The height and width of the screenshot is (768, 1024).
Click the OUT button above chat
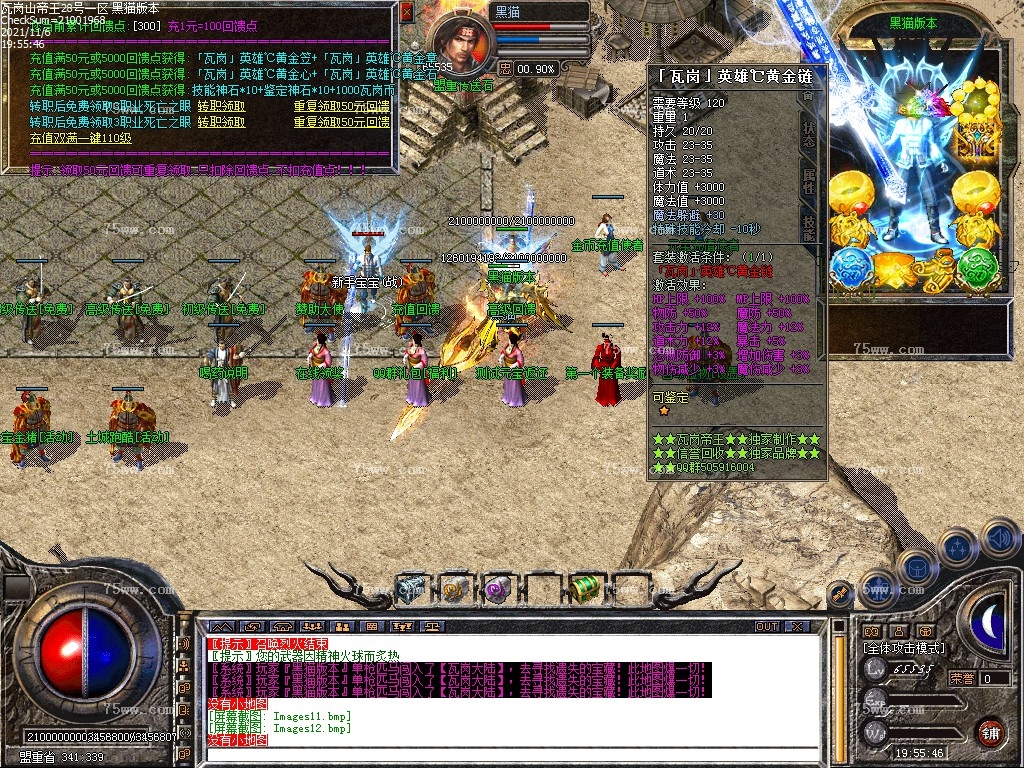pos(767,626)
